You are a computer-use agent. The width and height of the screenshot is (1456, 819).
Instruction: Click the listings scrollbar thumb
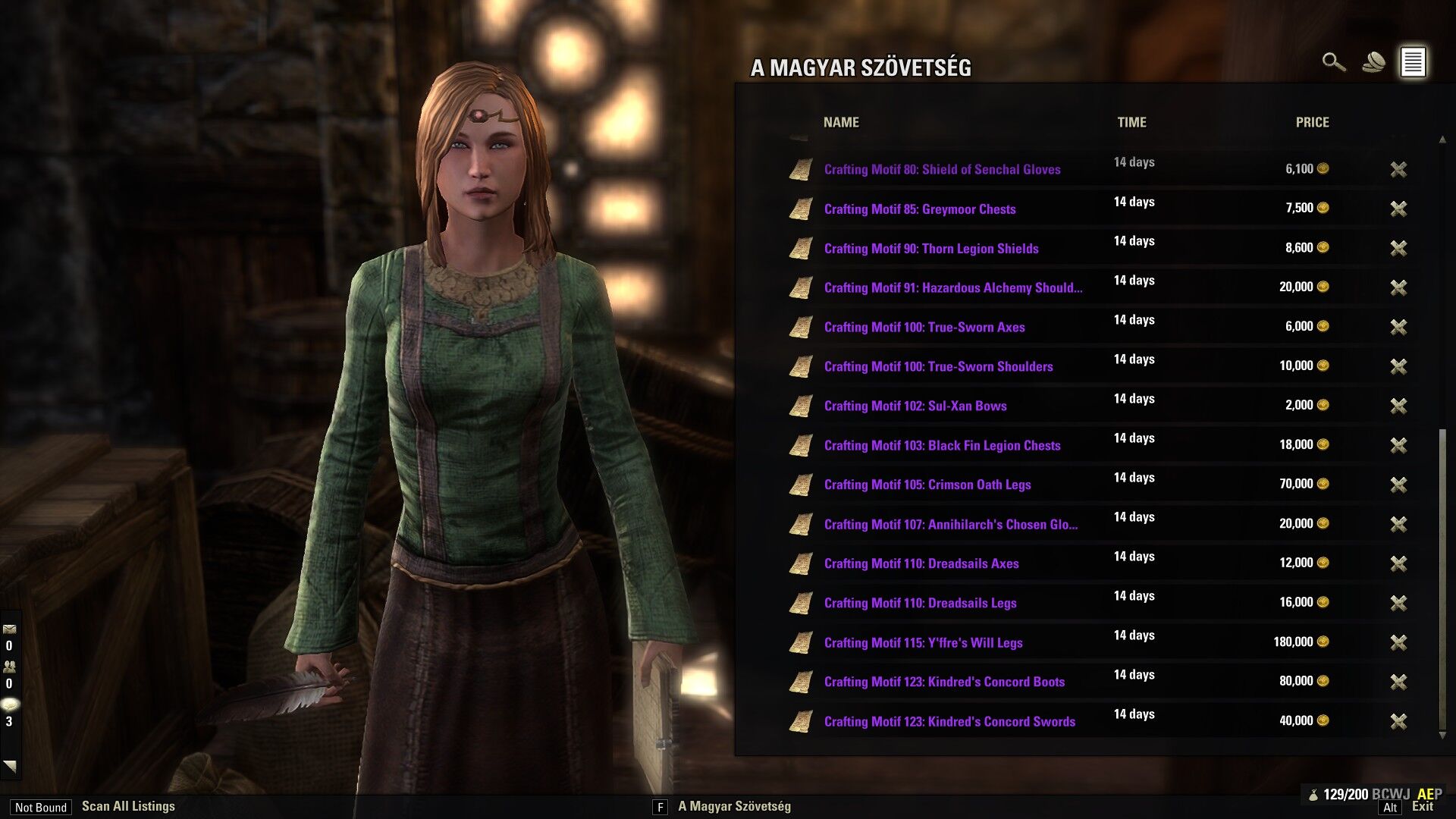[x=1442, y=576]
